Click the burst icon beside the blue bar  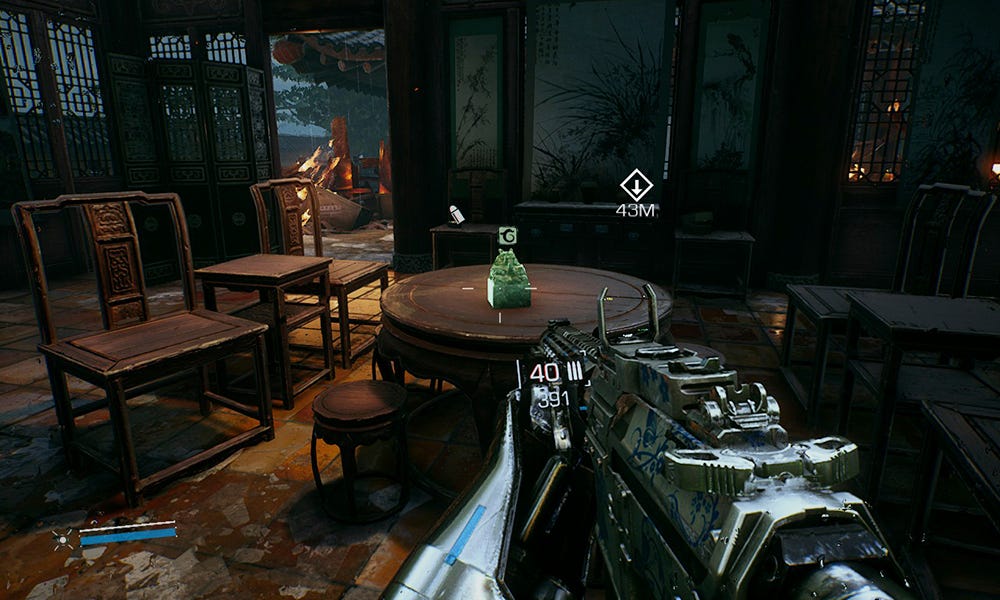63,540
